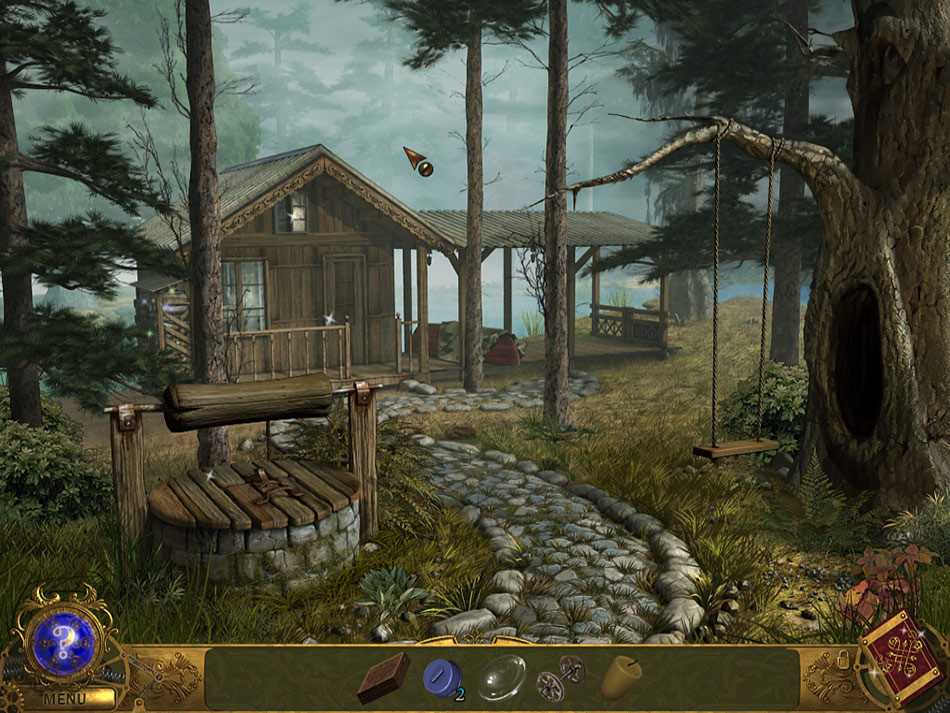
Task: Select the yellow candle stub in inventory
Action: 621,677
